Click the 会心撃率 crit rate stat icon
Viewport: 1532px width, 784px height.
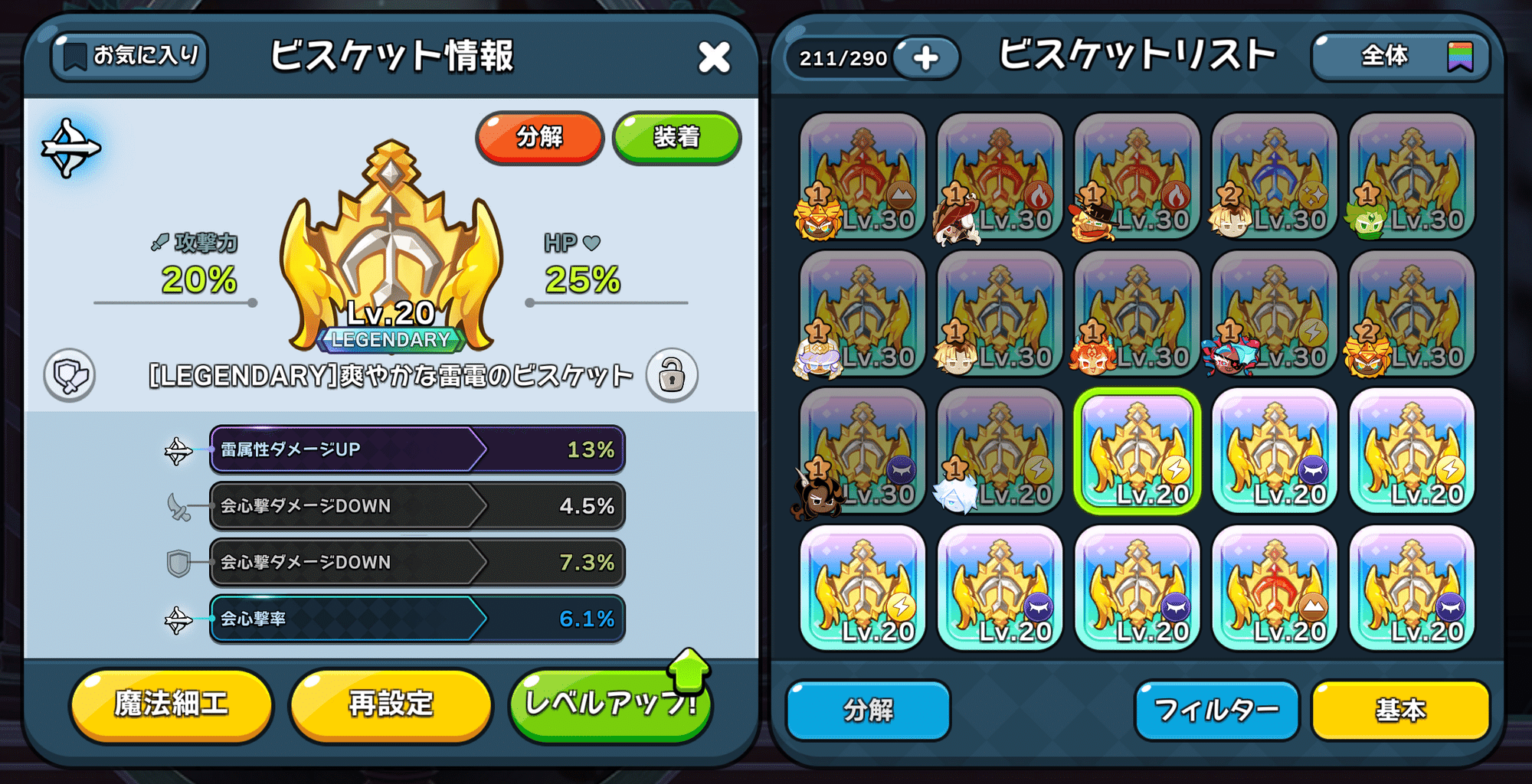pos(177,618)
